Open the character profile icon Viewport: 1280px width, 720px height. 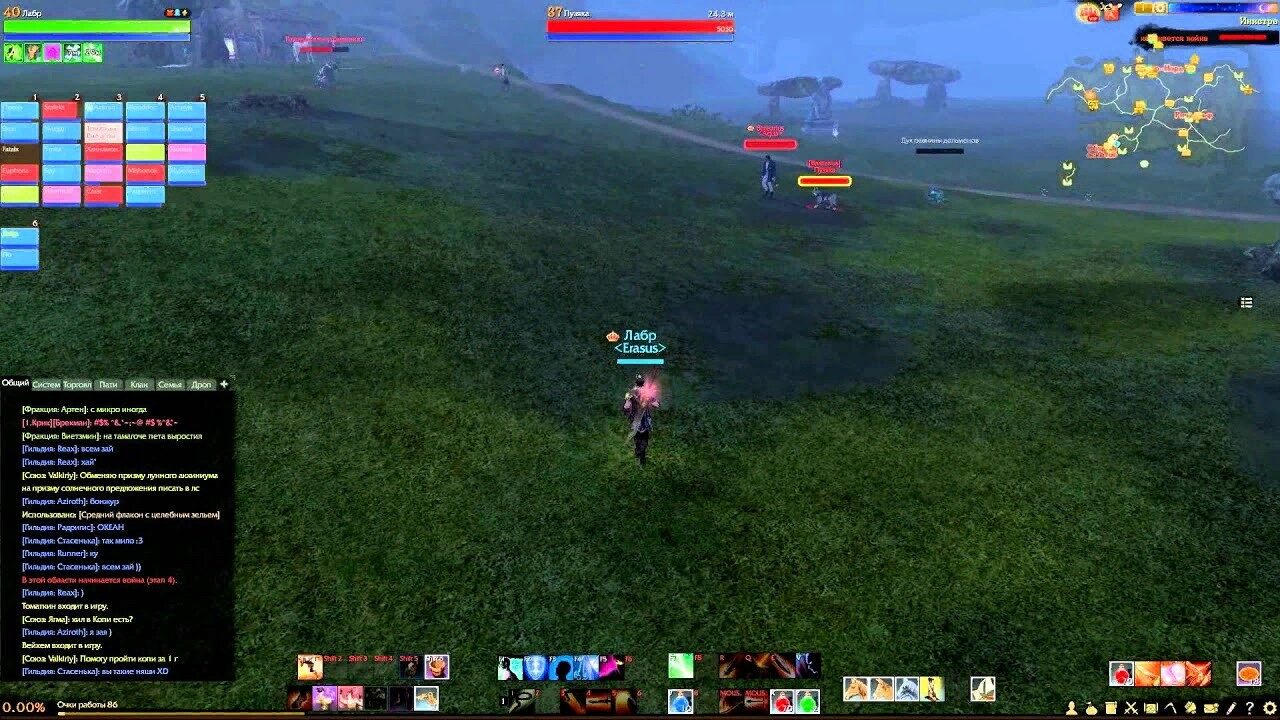(1072, 709)
